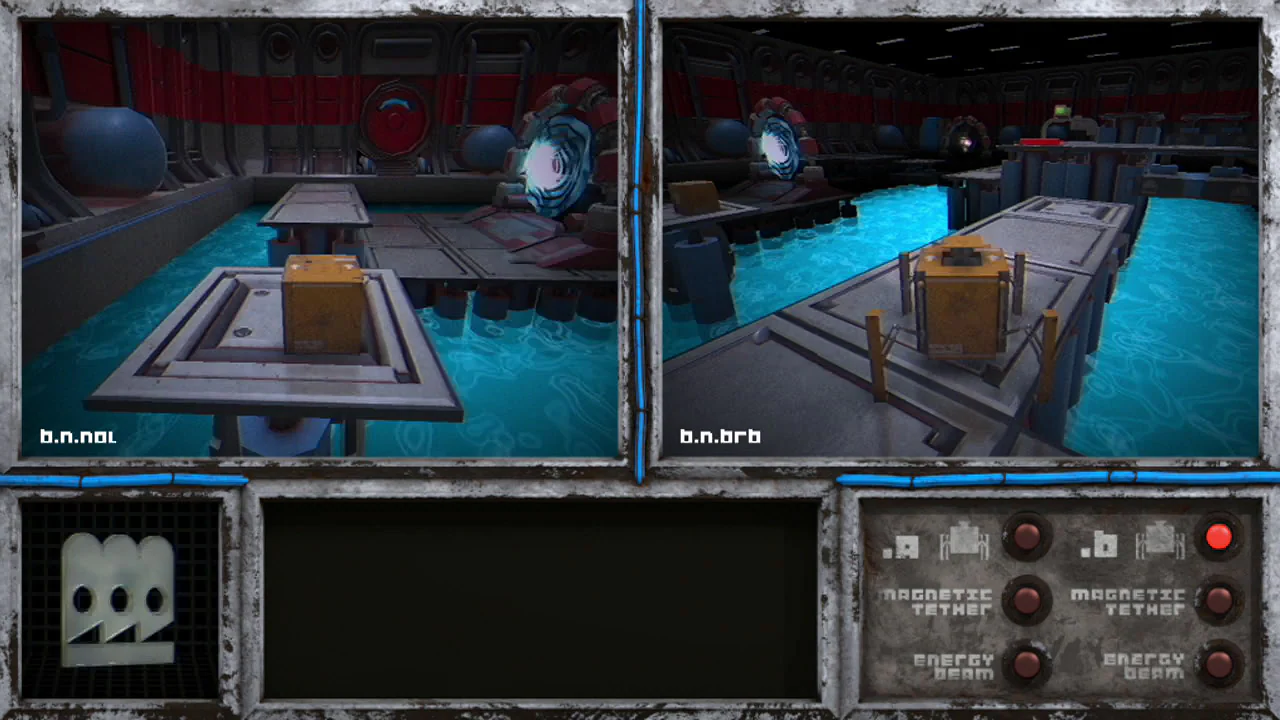The width and height of the screenshot is (1280, 720).
Task: Select the b.n.brb camera feed label
Action: [719, 436]
